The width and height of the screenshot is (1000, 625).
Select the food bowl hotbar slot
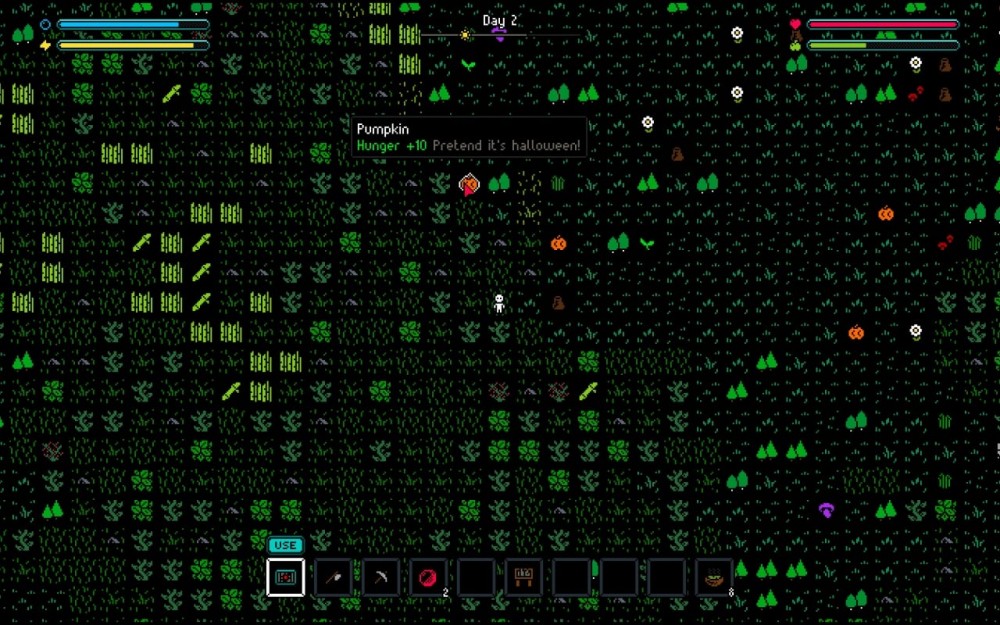click(x=714, y=577)
